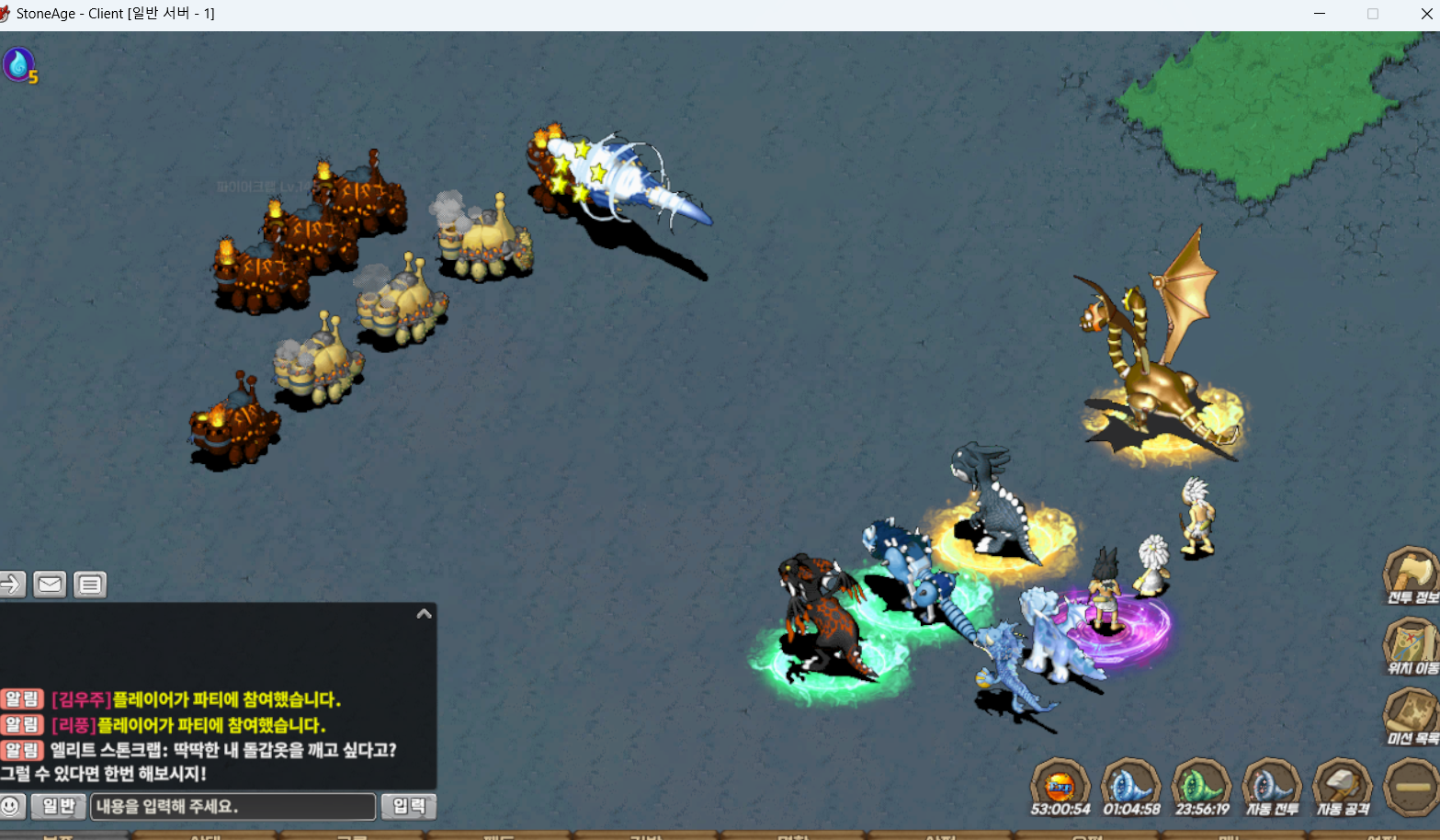The image size is (1440, 840).
Task: Send the message with the 입력 button
Action: click(409, 807)
